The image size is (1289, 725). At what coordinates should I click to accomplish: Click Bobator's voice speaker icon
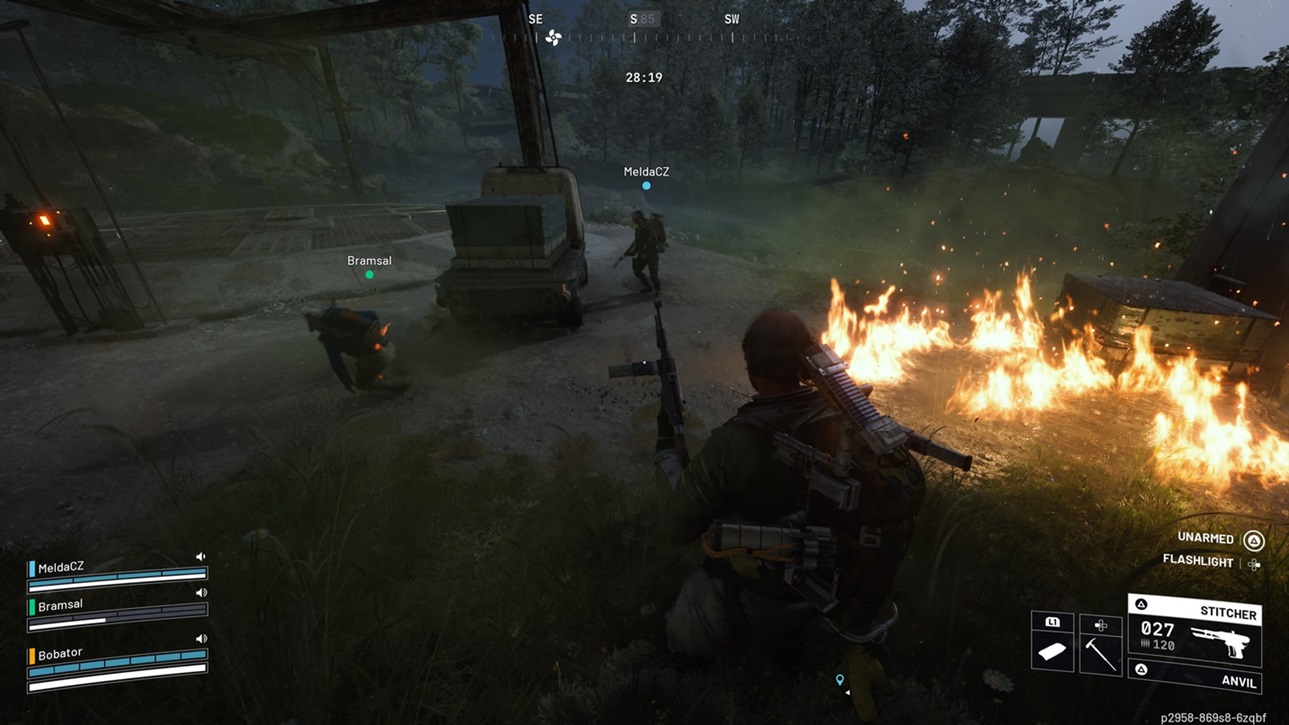click(x=201, y=638)
